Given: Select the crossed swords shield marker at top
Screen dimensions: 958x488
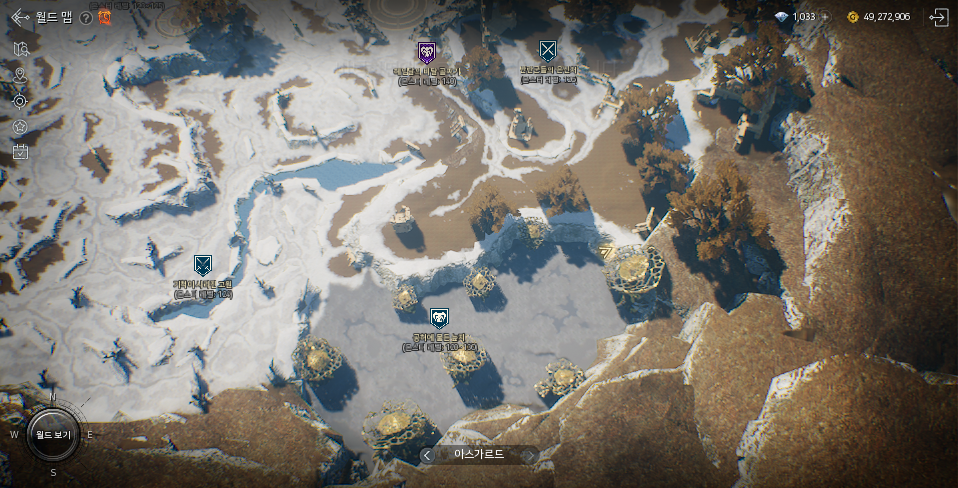Looking at the screenshot, I should click(547, 50).
